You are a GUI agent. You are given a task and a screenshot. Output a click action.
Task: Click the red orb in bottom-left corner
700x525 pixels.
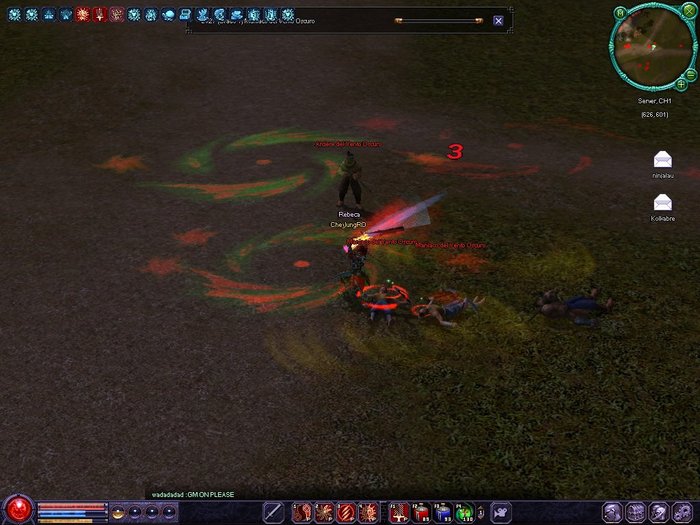pyautogui.click(x=17, y=509)
